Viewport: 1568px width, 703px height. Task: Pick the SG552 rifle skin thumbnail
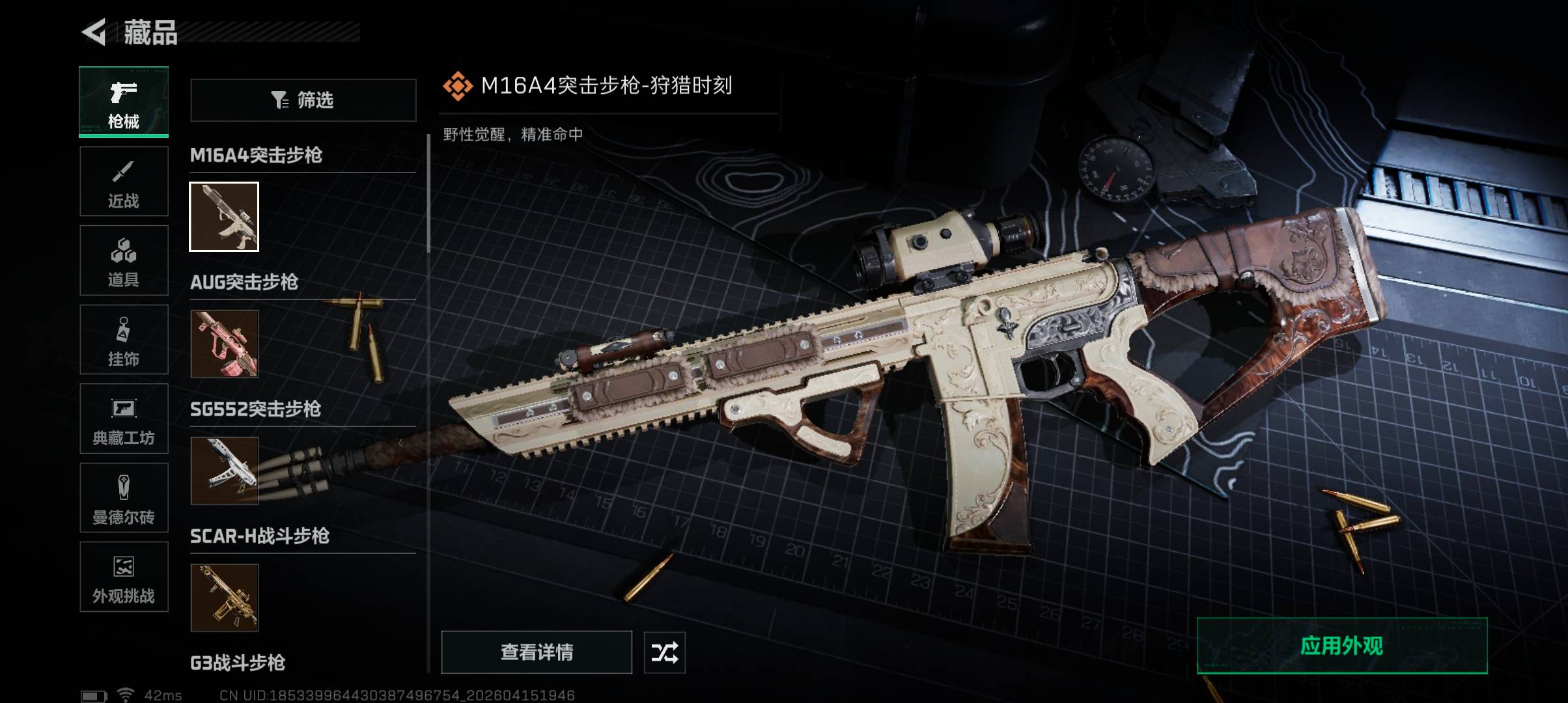pos(224,471)
